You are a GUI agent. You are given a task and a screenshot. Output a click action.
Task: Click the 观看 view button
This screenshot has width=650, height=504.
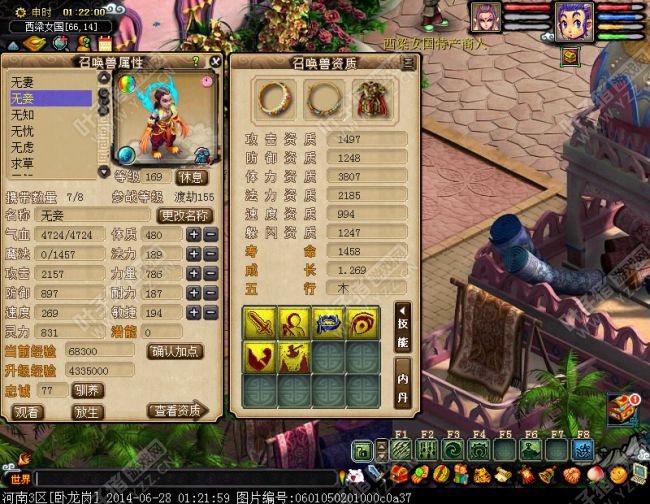28,411
